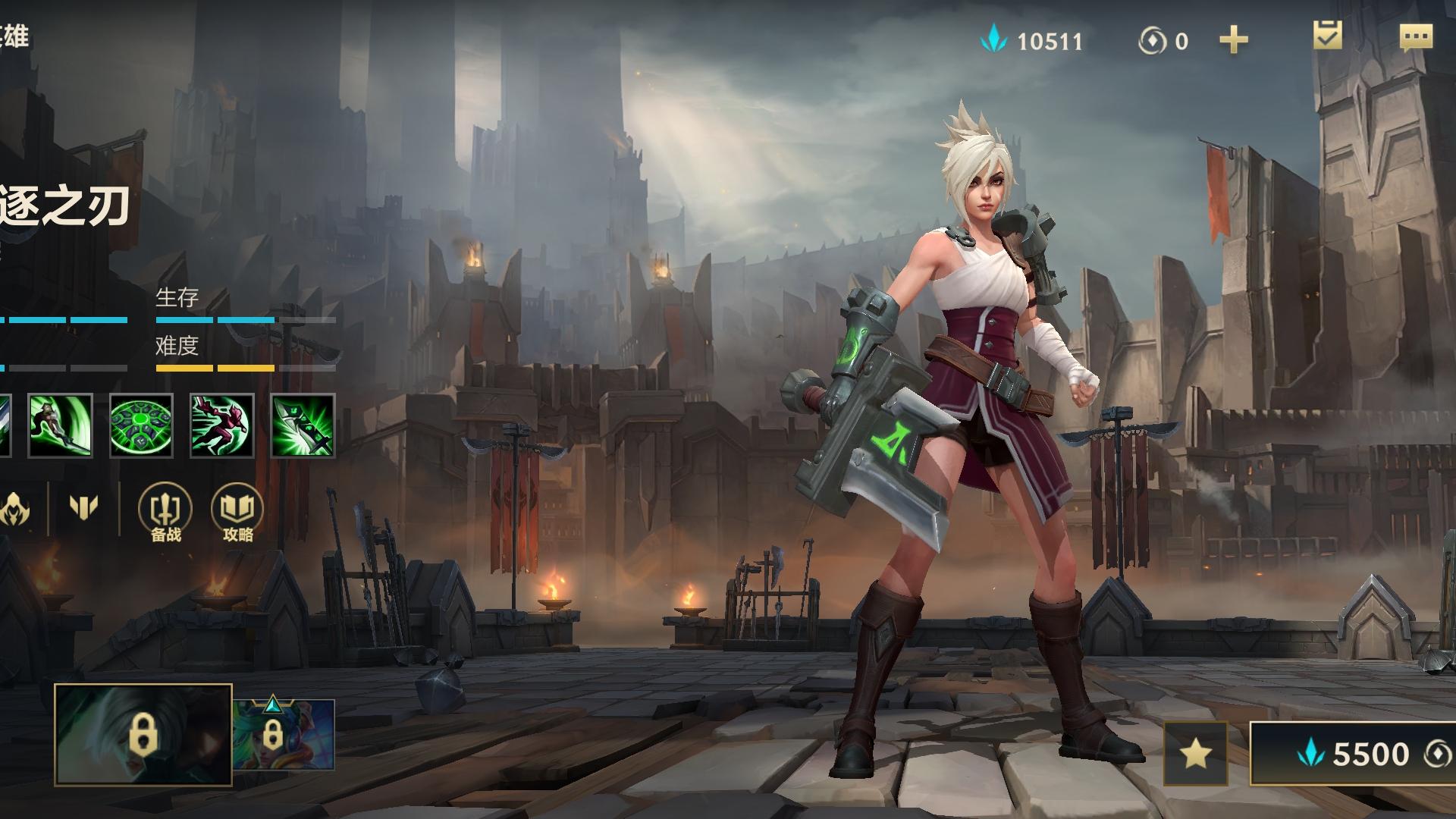
Task: Open the chat speech bubble
Action: click(x=1415, y=38)
